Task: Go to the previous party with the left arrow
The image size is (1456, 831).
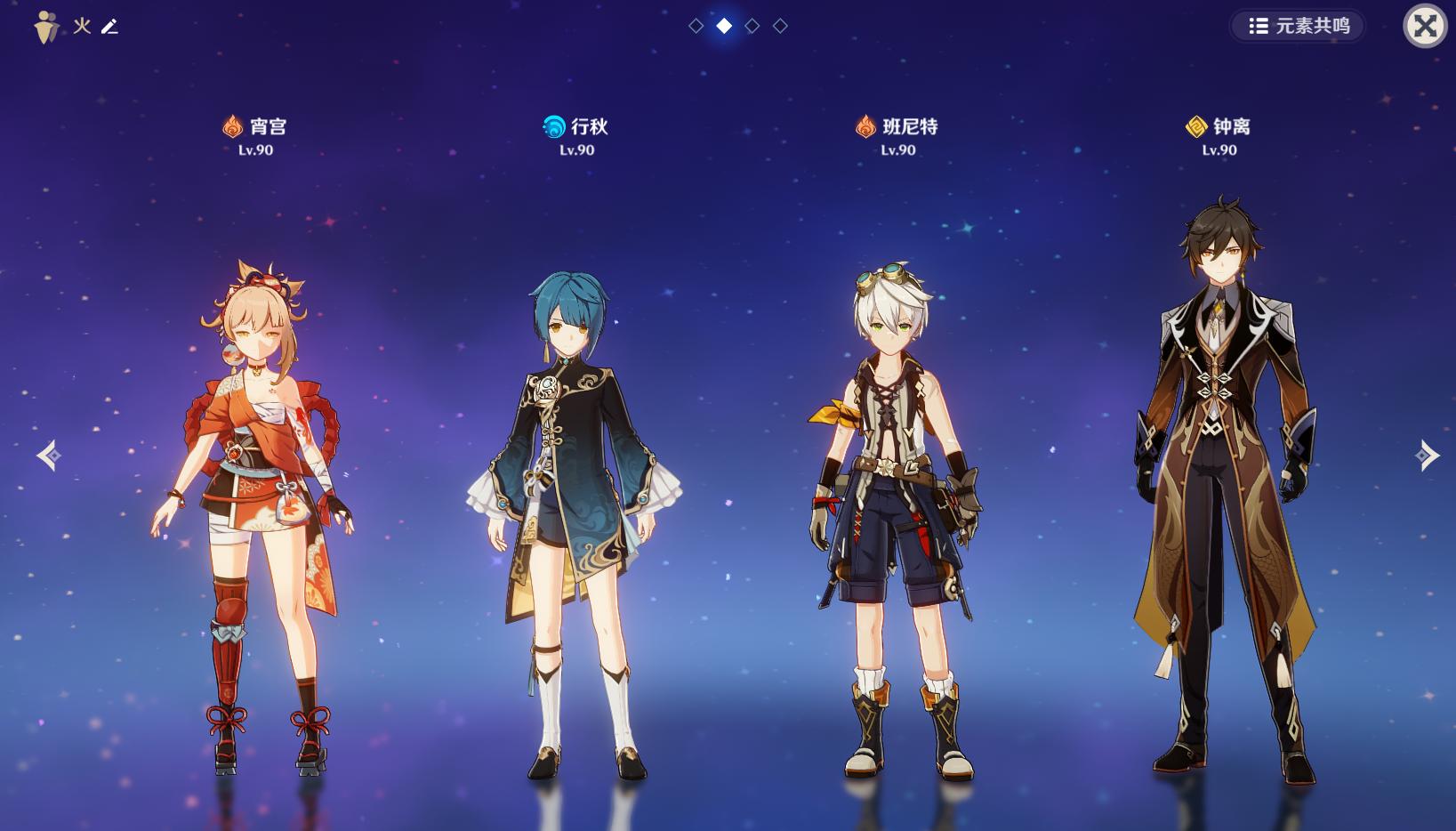Action: tap(49, 456)
